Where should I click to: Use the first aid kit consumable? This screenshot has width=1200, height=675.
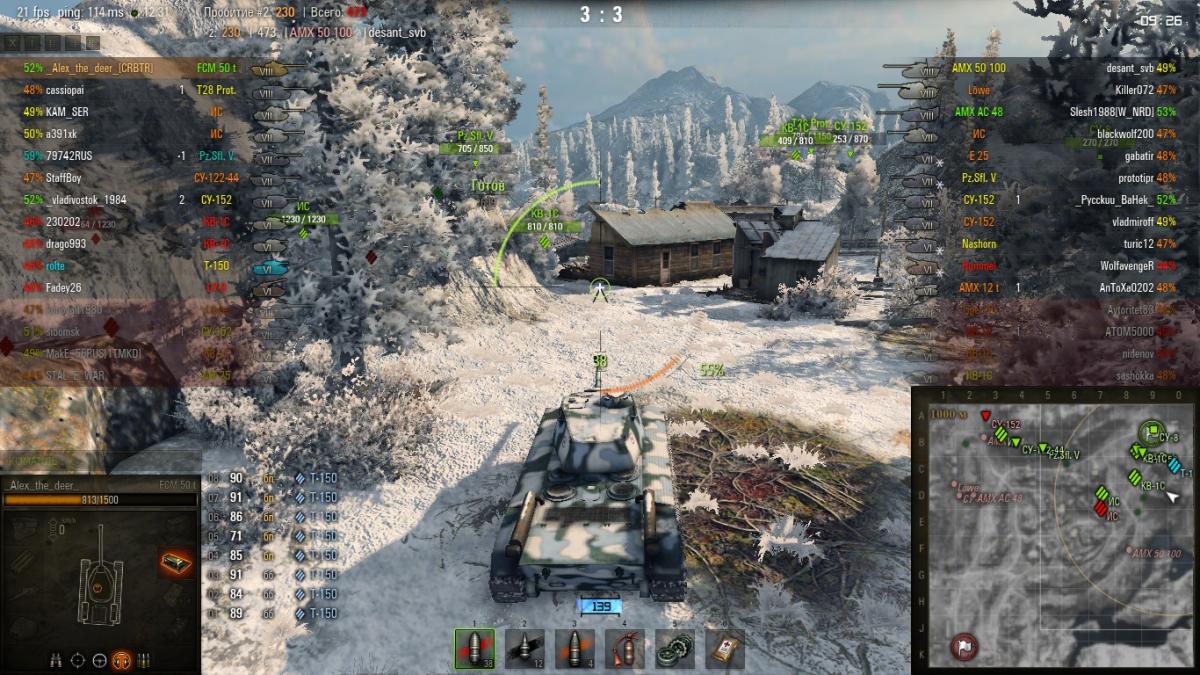[x=724, y=648]
